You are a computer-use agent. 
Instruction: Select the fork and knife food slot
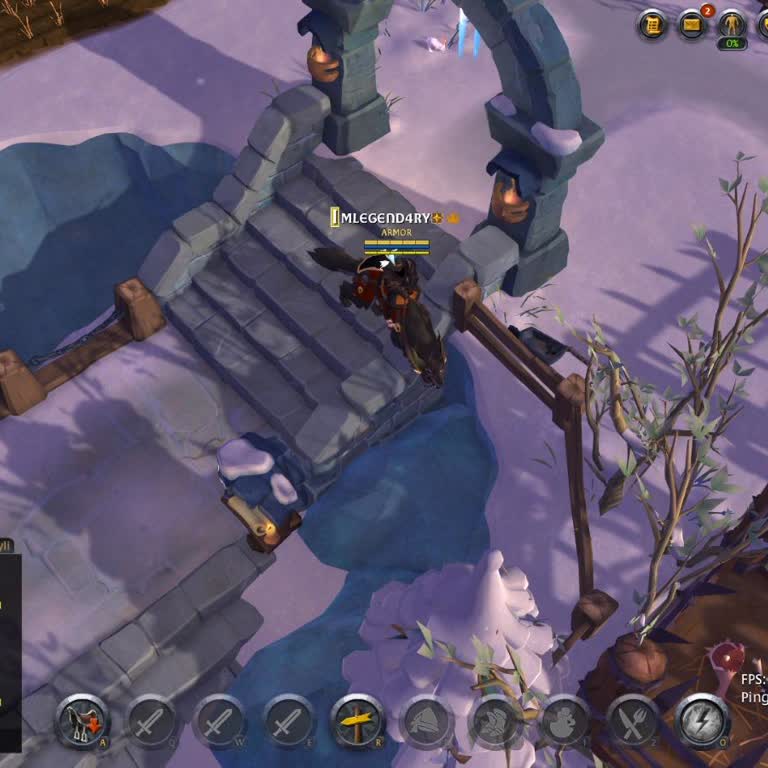[634, 720]
